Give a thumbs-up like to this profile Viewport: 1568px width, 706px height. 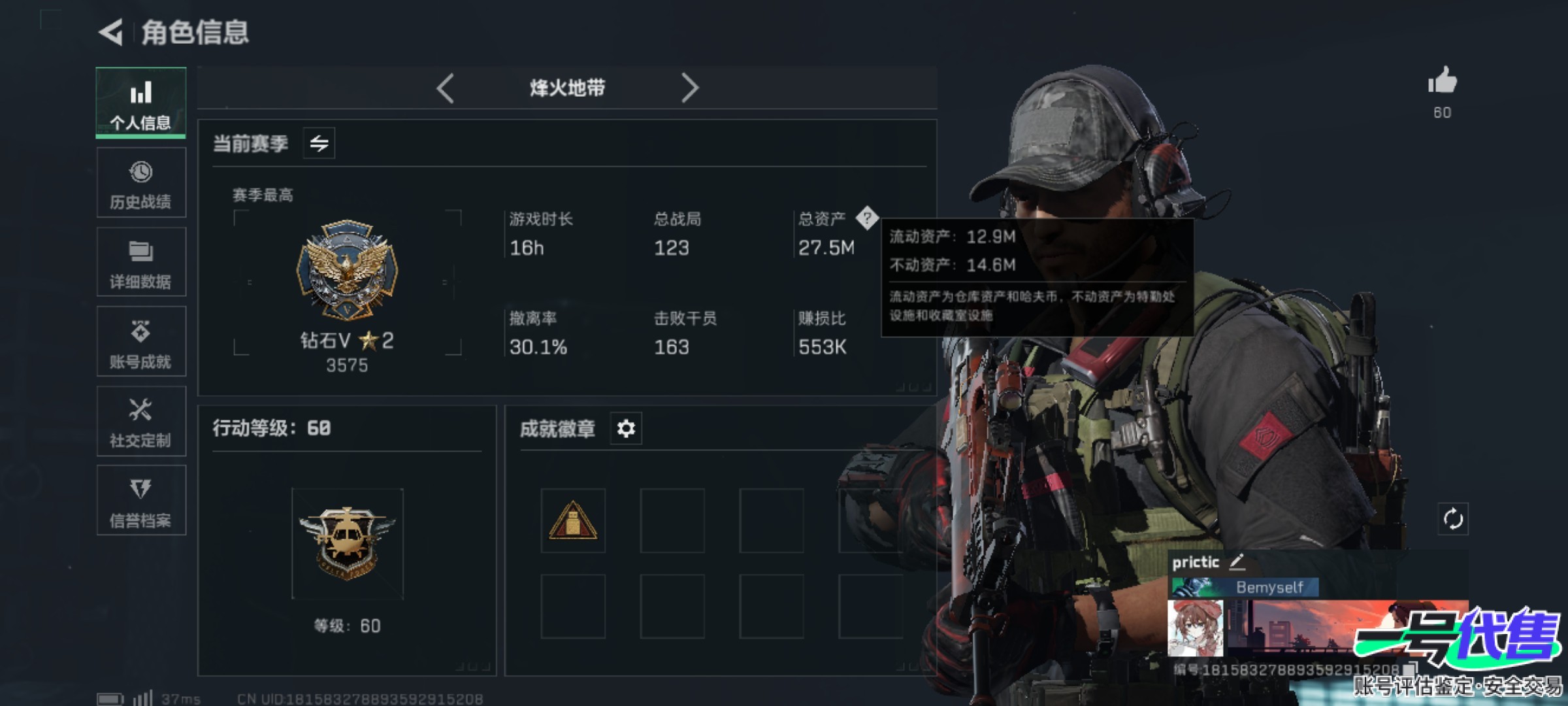[x=1442, y=82]
